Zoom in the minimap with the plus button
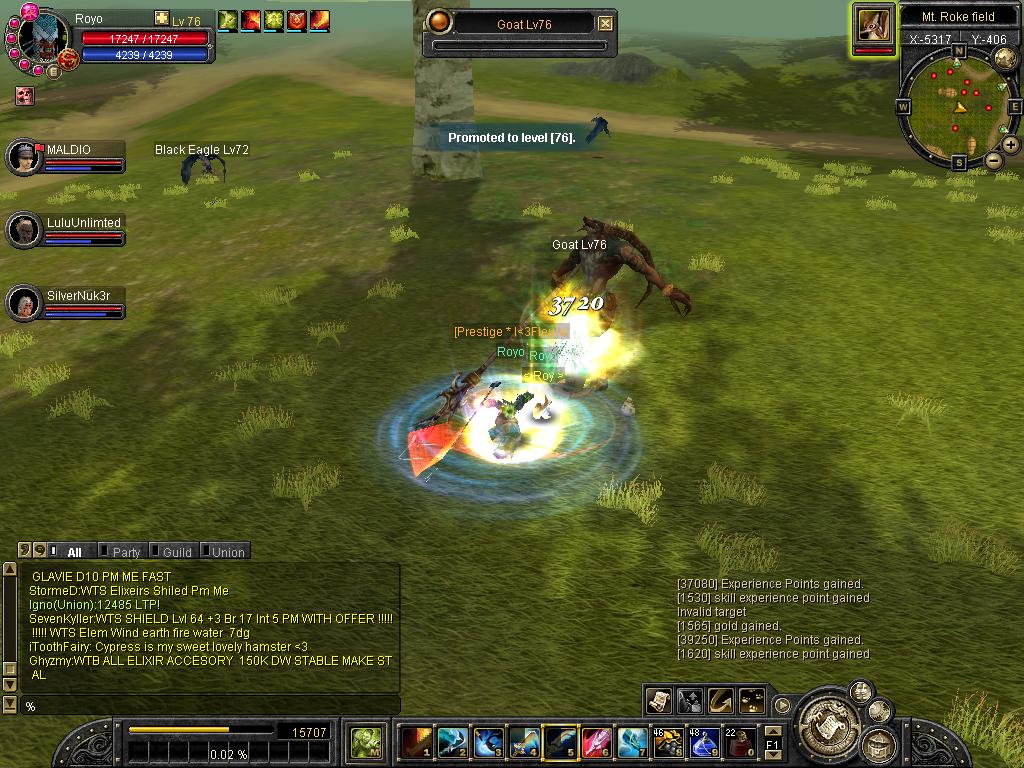The width and height of the screenshot is (1024, 768). pos(1011,145)
